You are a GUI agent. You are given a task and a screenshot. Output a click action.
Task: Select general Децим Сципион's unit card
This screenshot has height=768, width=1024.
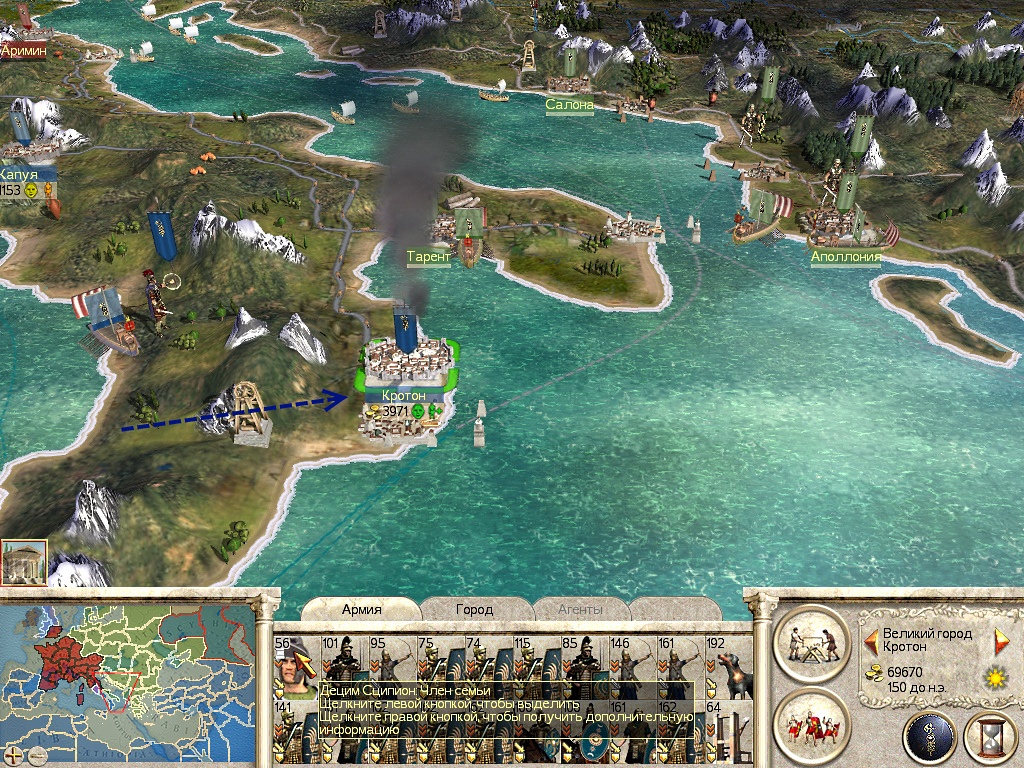296,666
